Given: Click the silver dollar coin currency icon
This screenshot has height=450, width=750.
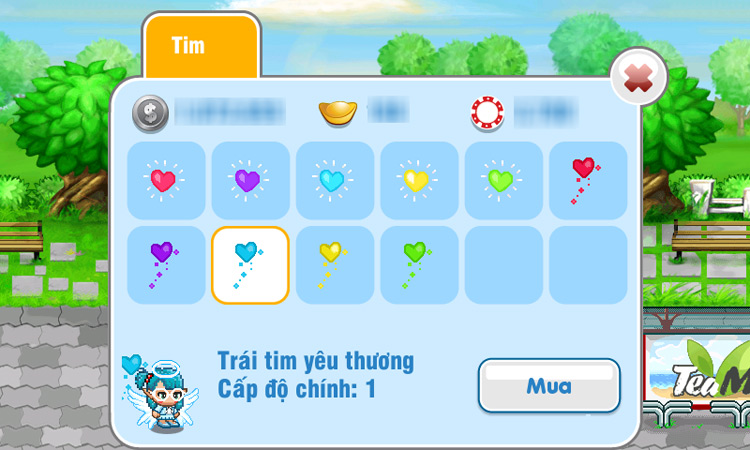Looking at the screenshot, I should [151, 112].
